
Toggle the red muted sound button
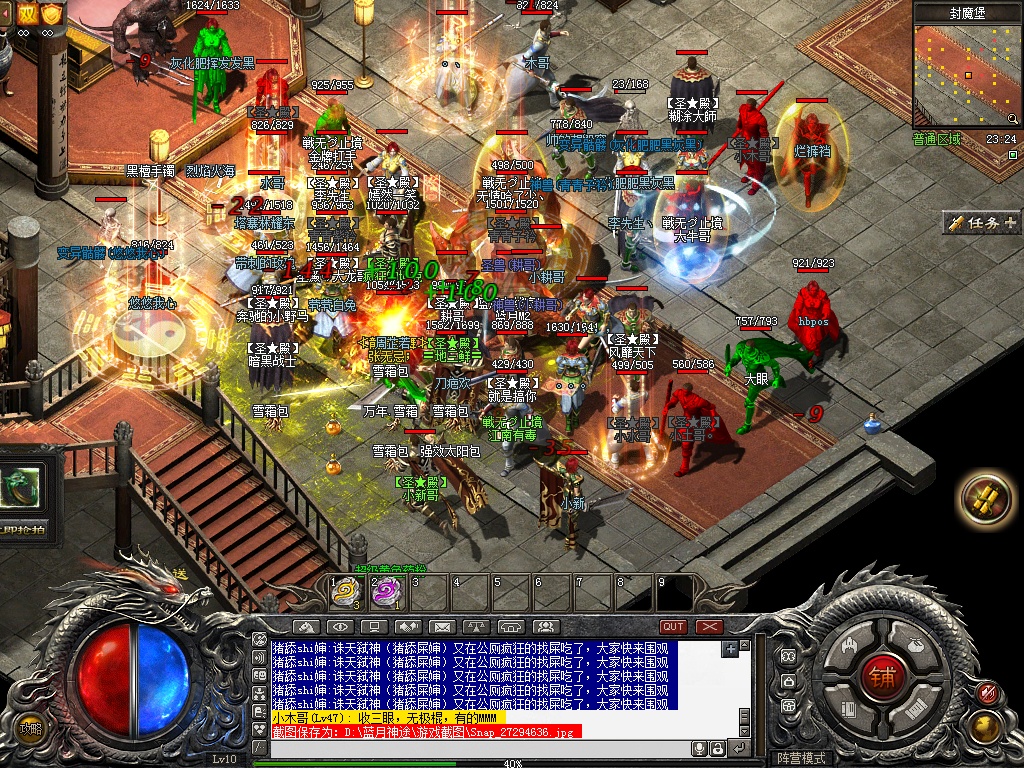click(987, 692)
